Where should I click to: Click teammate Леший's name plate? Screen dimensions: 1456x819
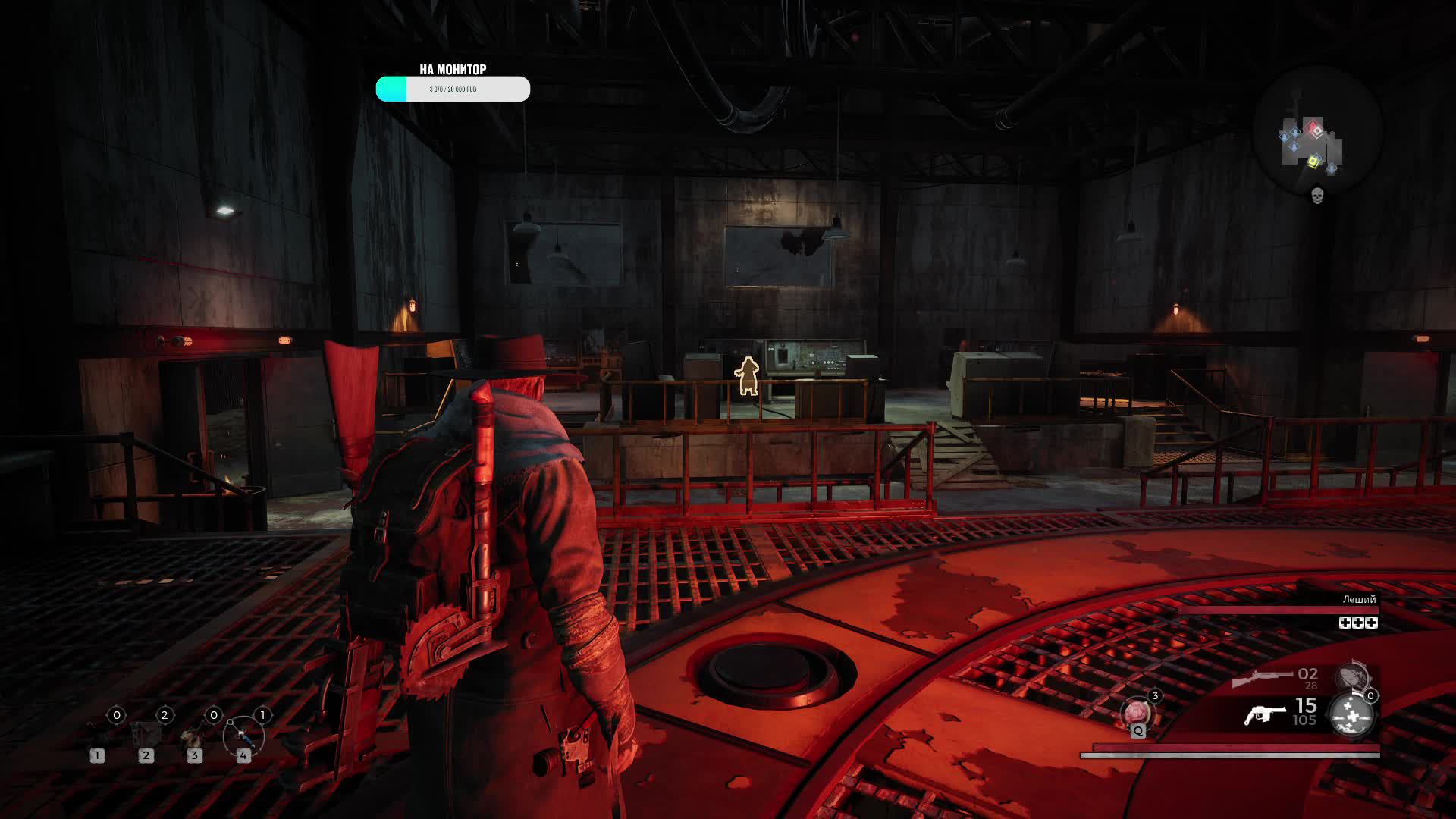coord(1358,599)
